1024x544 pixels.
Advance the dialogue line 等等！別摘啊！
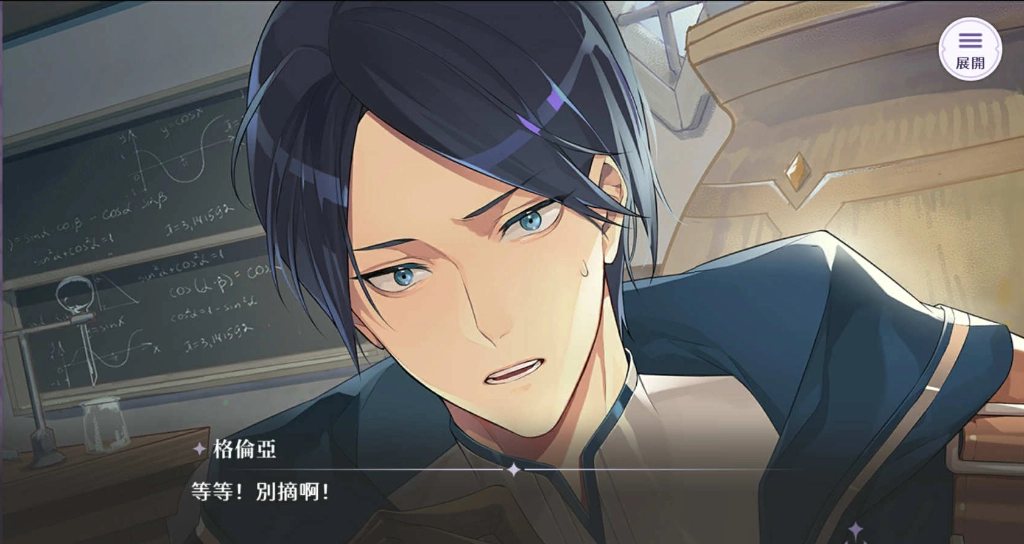point(260,492)
